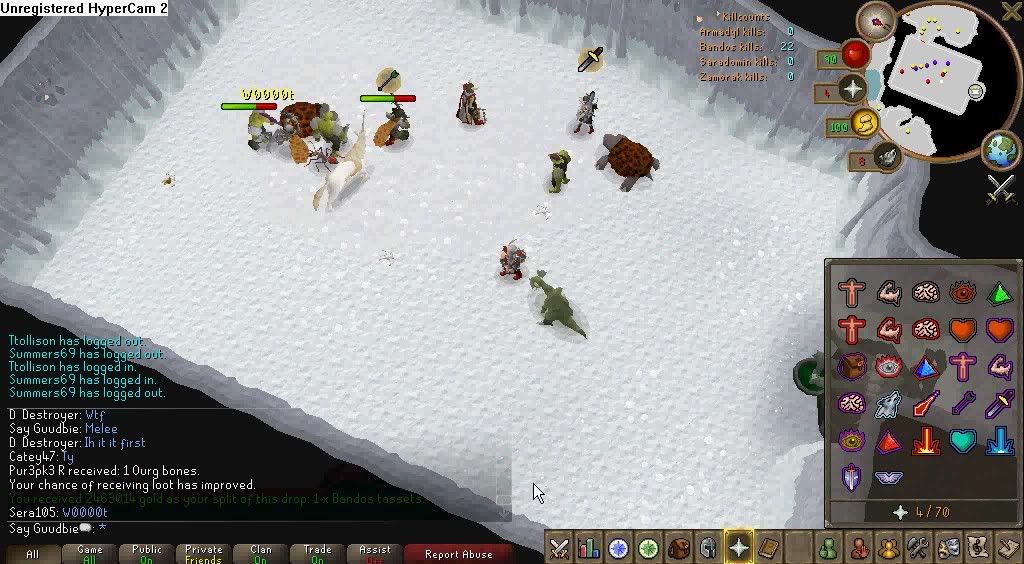Open the Private chat filter tab

[204, 553]
